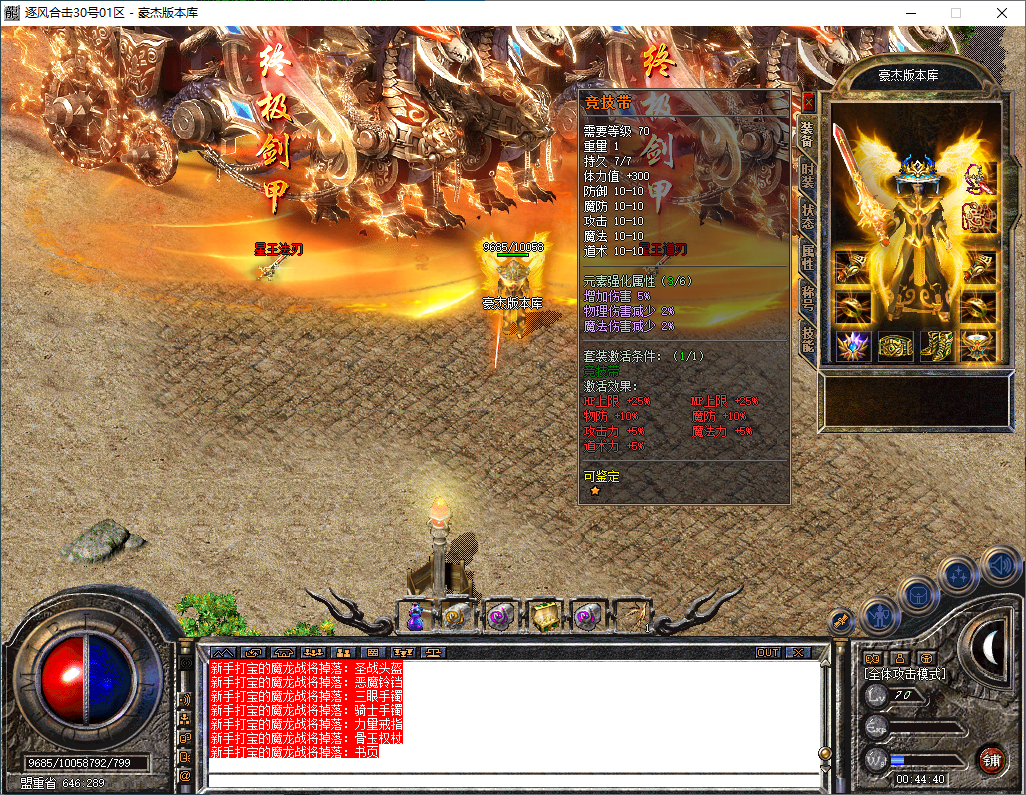The width and height of the screenshot is (1026, 795).
Task: Maximize the game window
Action: pyautogui.click(x=956, y=13)
